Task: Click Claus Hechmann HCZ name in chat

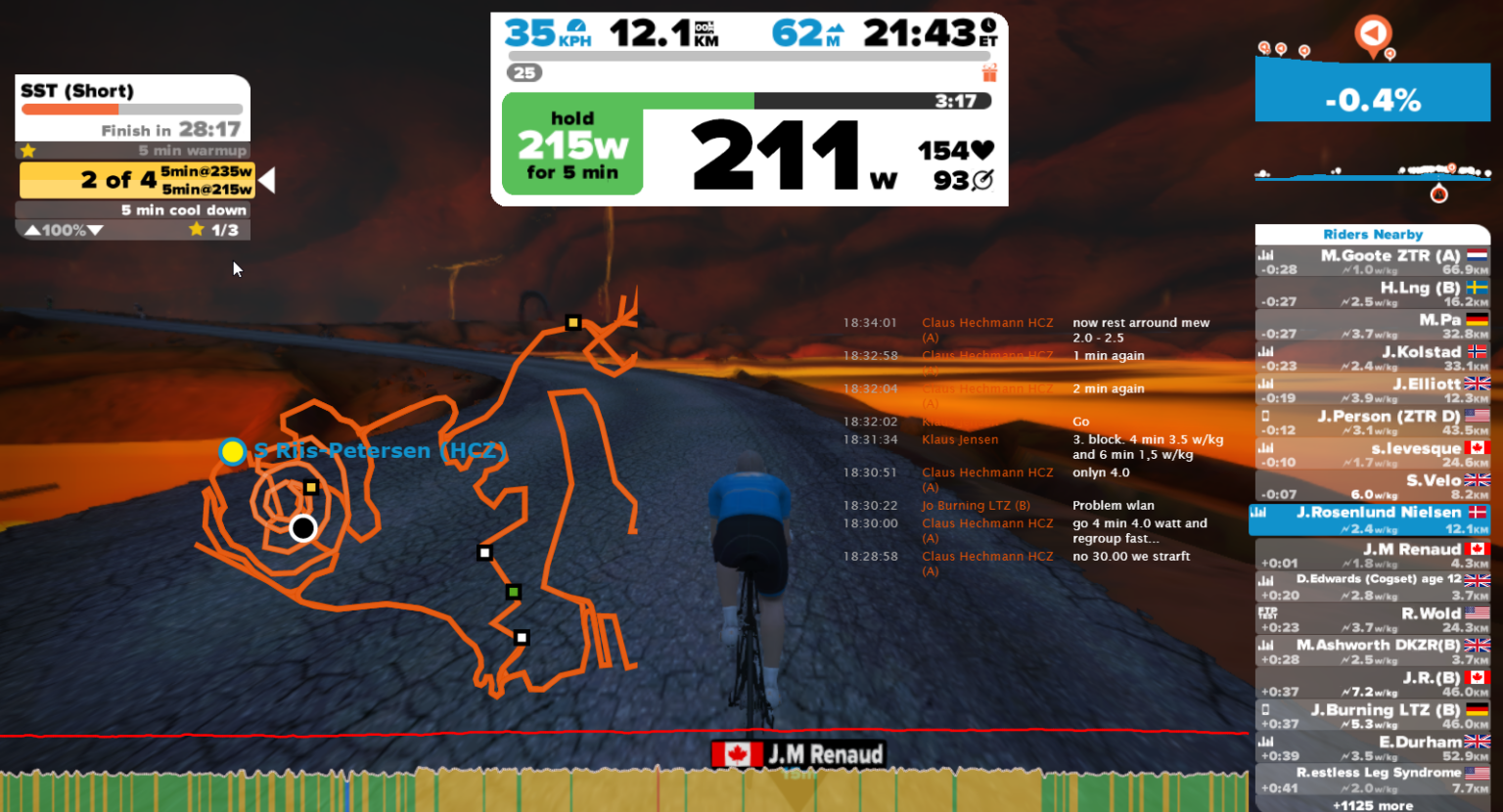Action: click(x=987, y=322)
